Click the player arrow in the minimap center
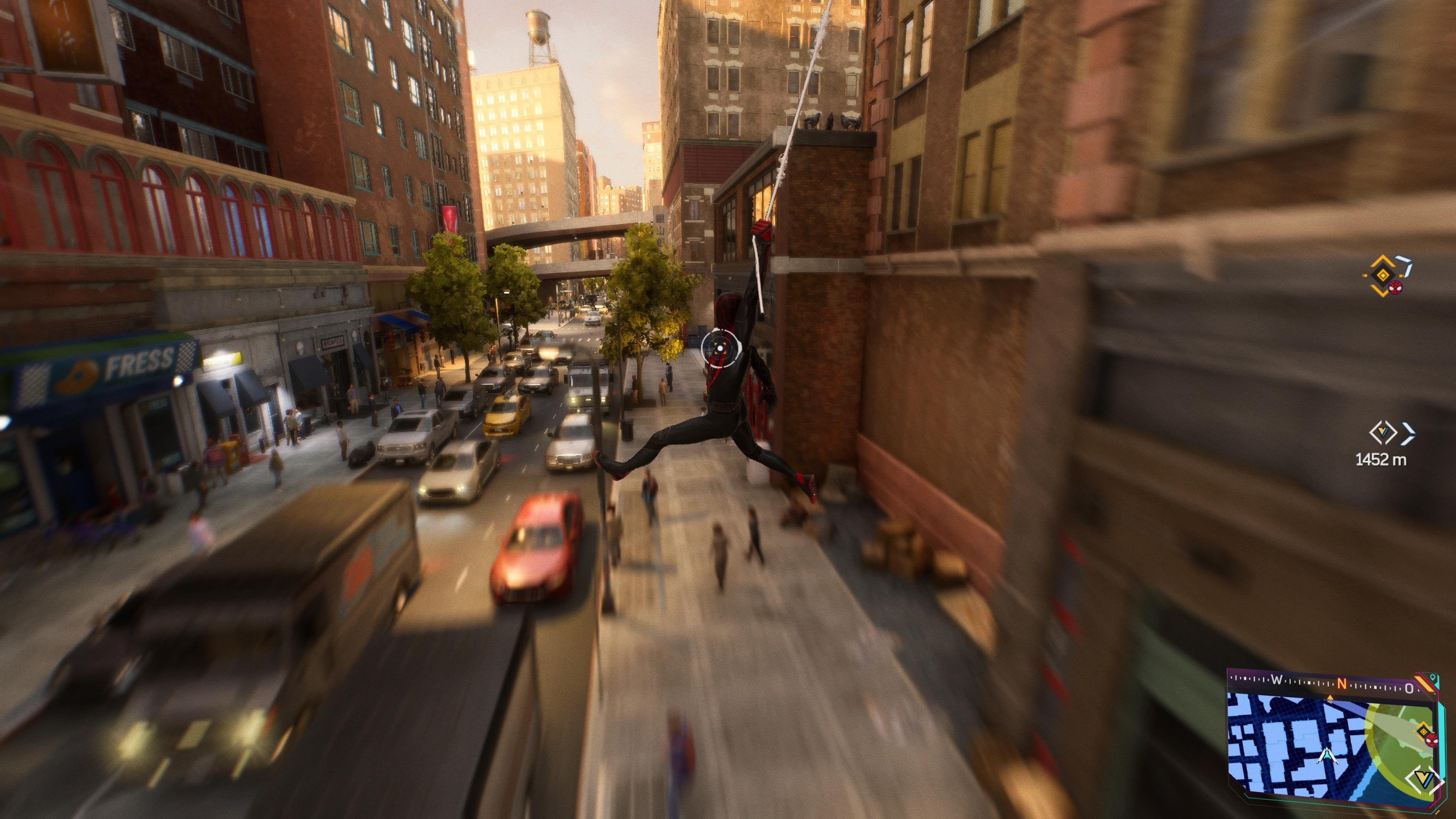 tap(1328, 756)
